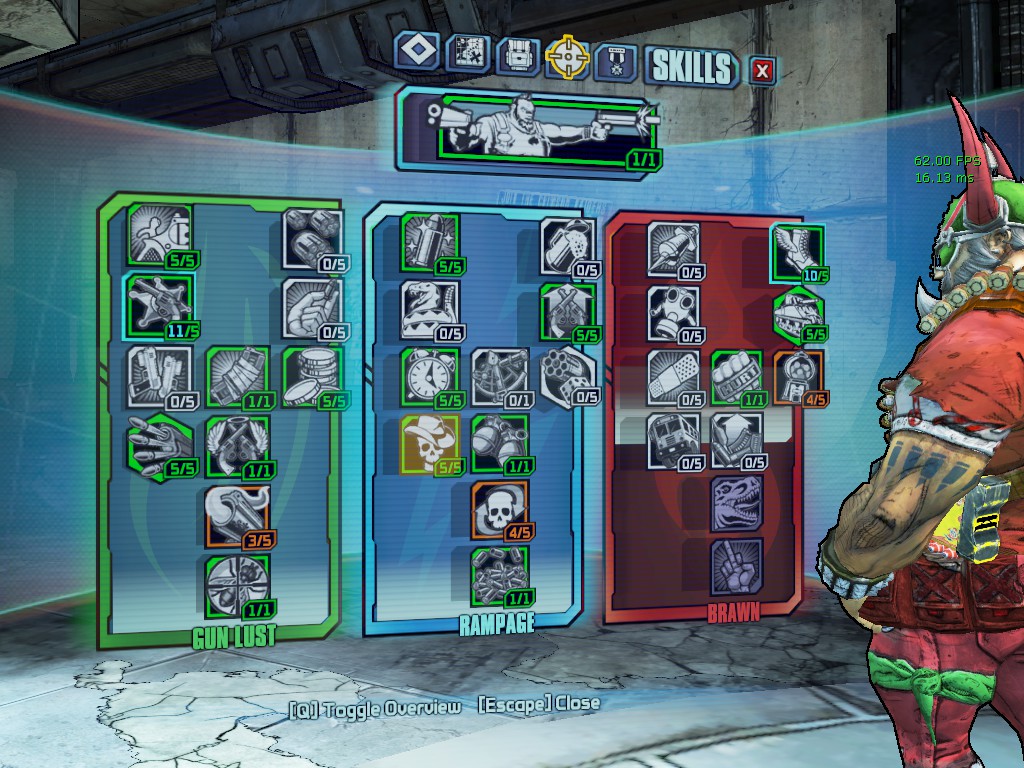Open the missions tab with diamond icon
Image resolution: width=1024 pixels, height=768 pixels.
pos(417,53)
